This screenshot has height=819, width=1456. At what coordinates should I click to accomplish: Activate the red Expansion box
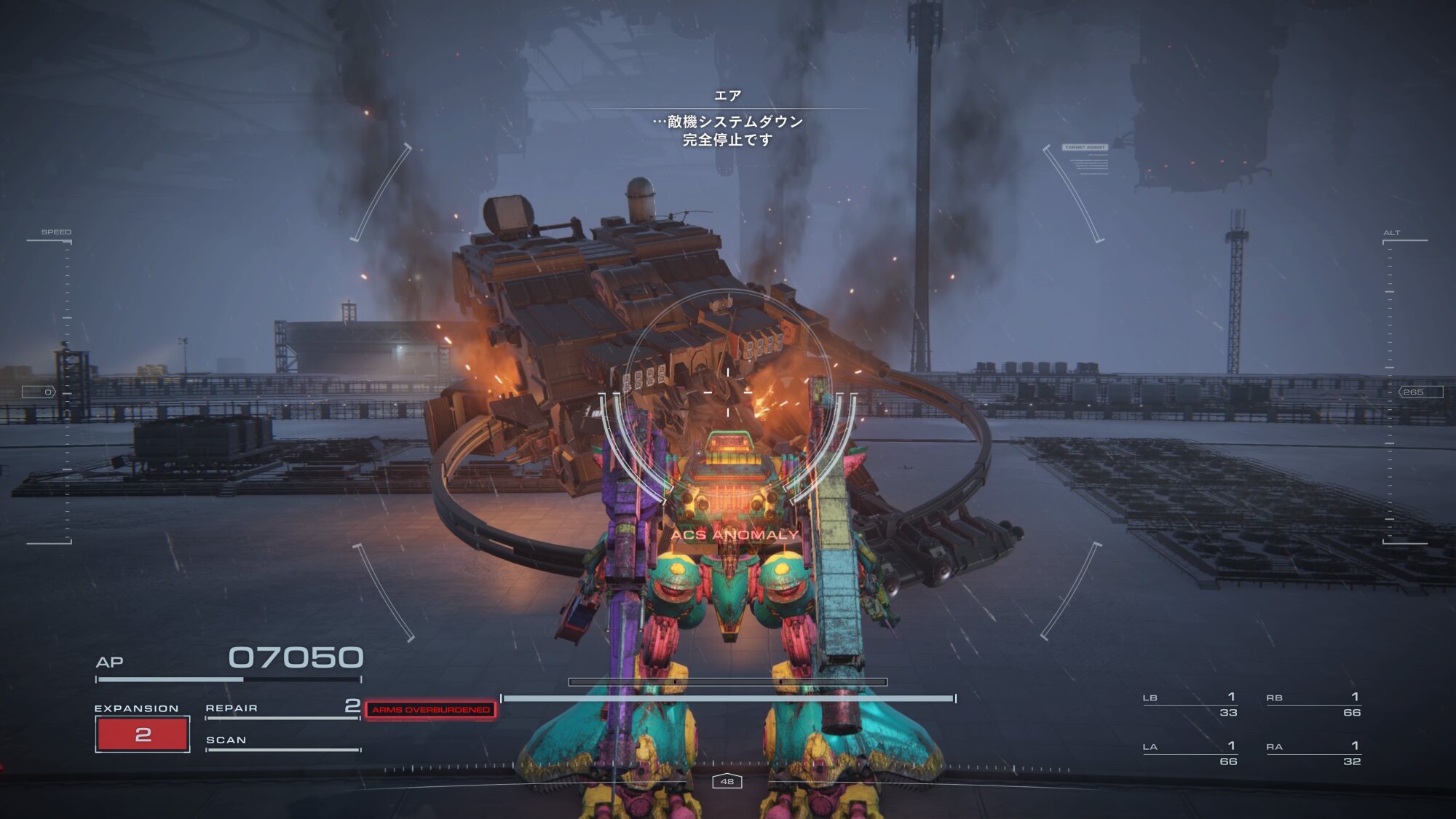click(x=143, y=734)
